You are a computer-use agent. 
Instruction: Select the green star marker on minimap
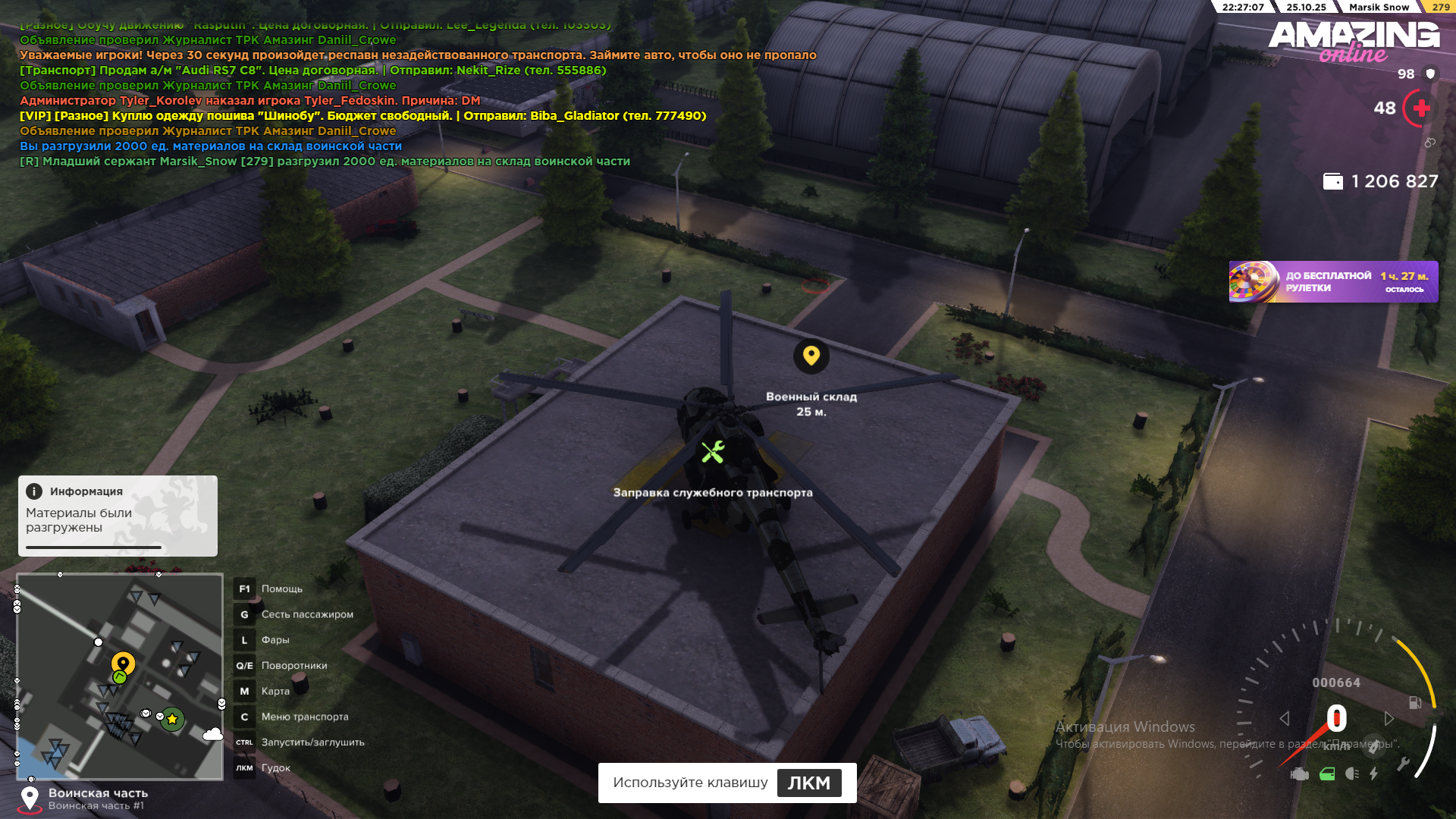172,719
